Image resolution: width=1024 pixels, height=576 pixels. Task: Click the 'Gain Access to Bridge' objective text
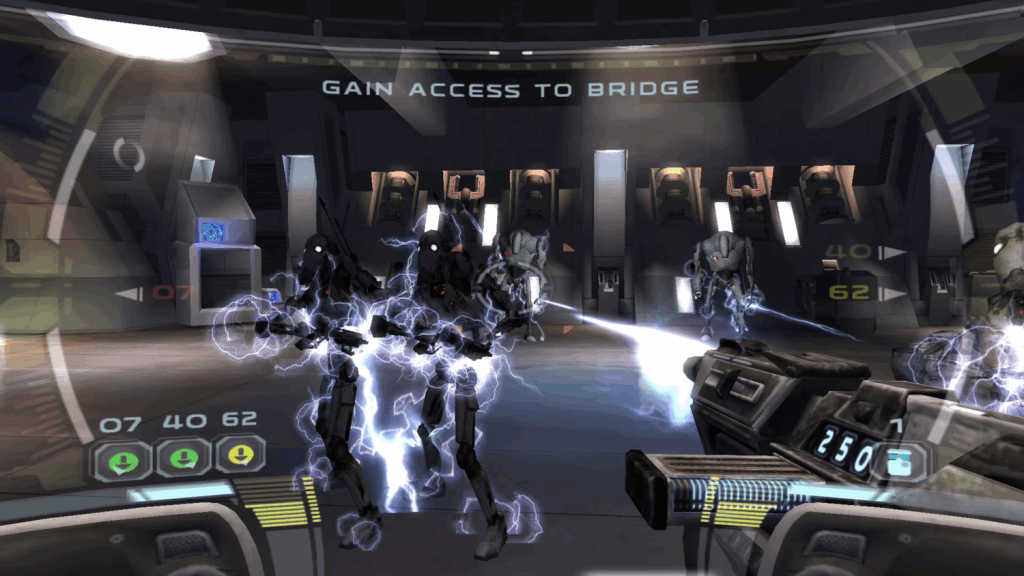(x=510, y=89)
